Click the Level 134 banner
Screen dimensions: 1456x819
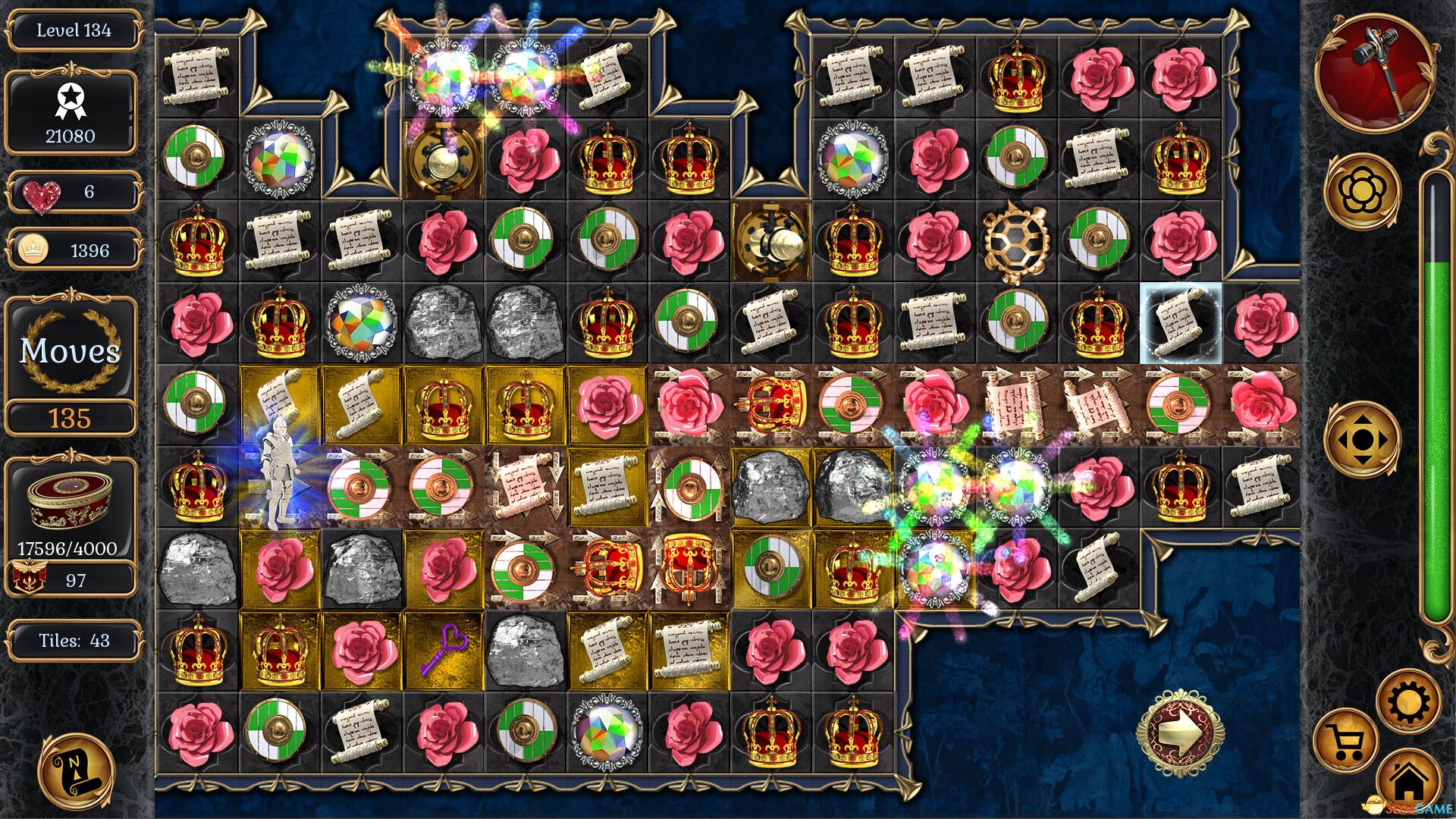click(x=72, y=30)
